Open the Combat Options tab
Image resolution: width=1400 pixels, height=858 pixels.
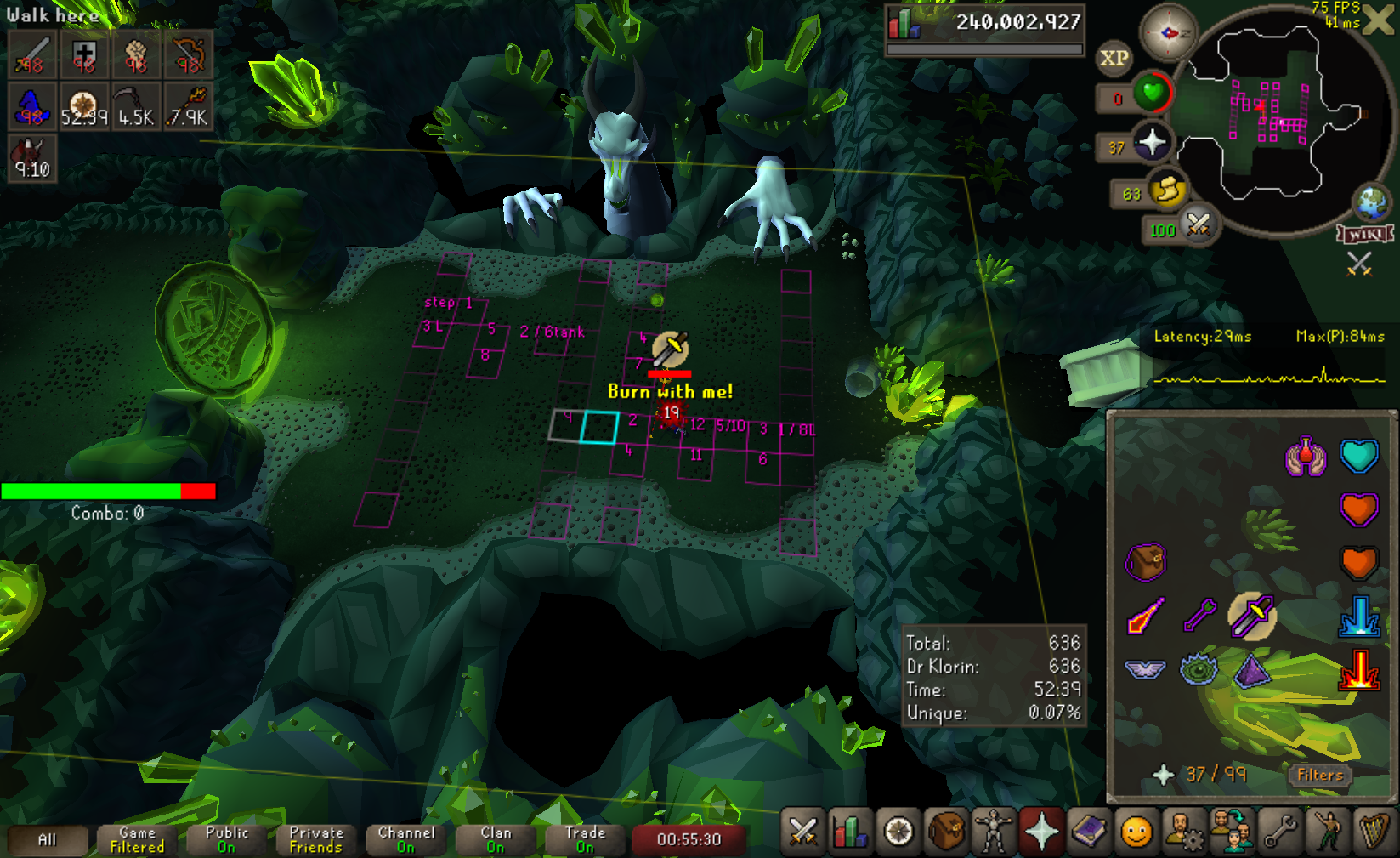[802, 832]
